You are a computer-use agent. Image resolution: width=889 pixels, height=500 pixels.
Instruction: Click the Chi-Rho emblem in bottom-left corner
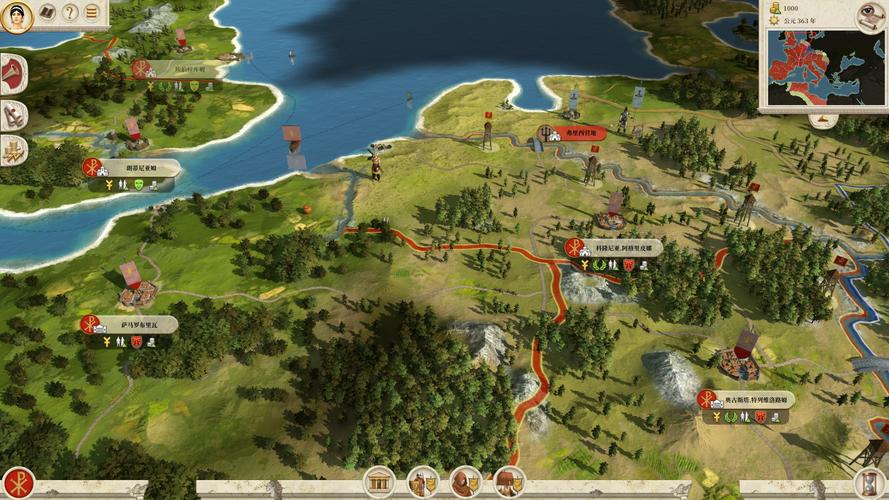(x=16, y=484)
